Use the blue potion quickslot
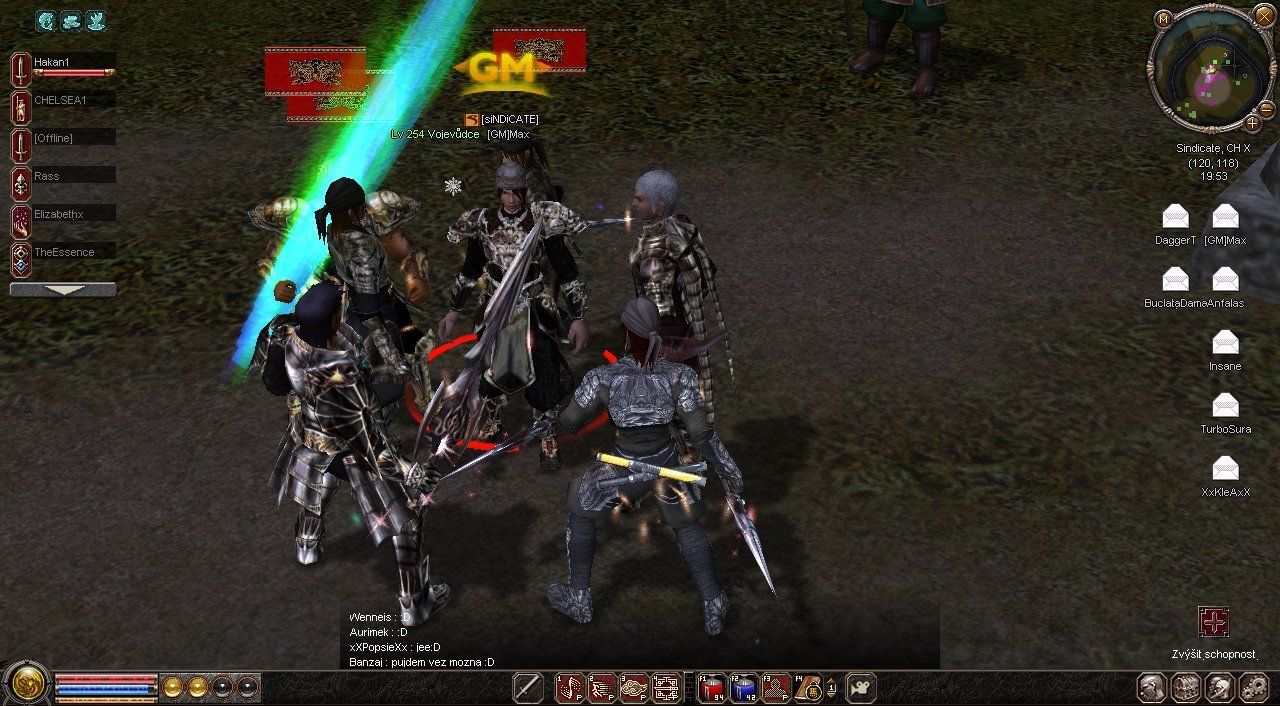The width and height of the screenshot is (1280, 706). tap(743, 688)
